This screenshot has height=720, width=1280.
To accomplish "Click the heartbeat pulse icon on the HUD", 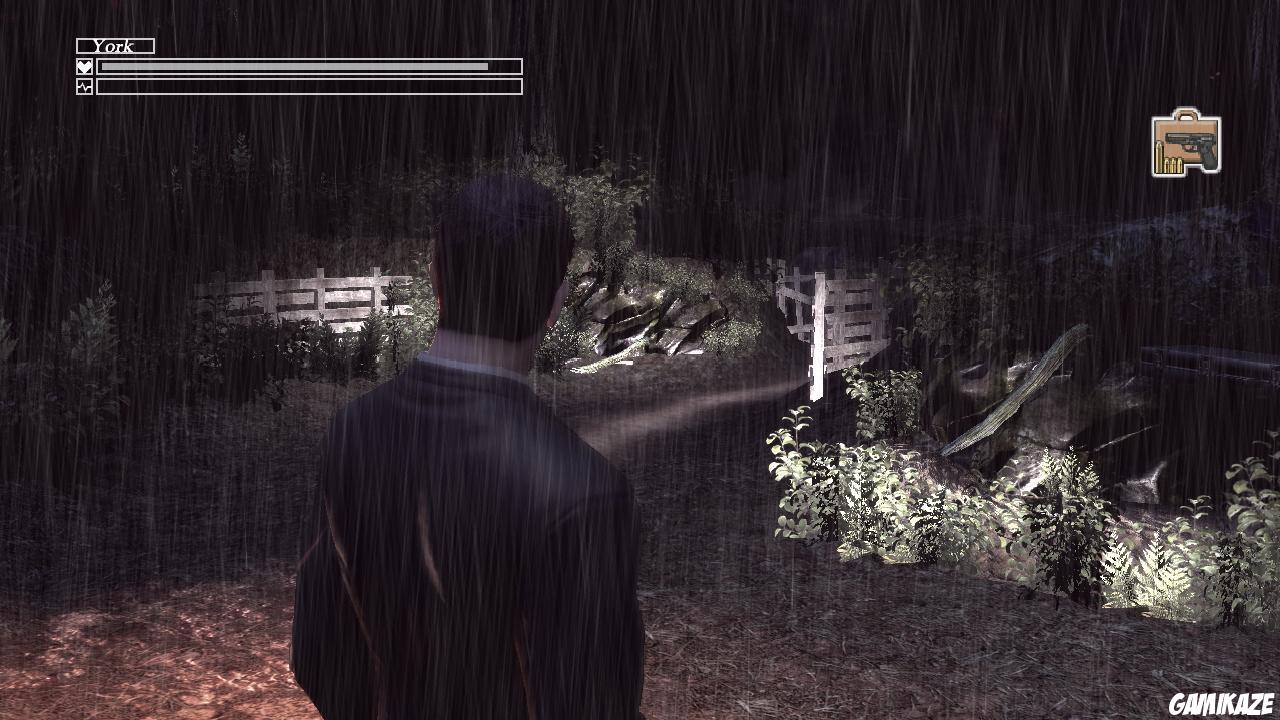I will coord(84,86).
